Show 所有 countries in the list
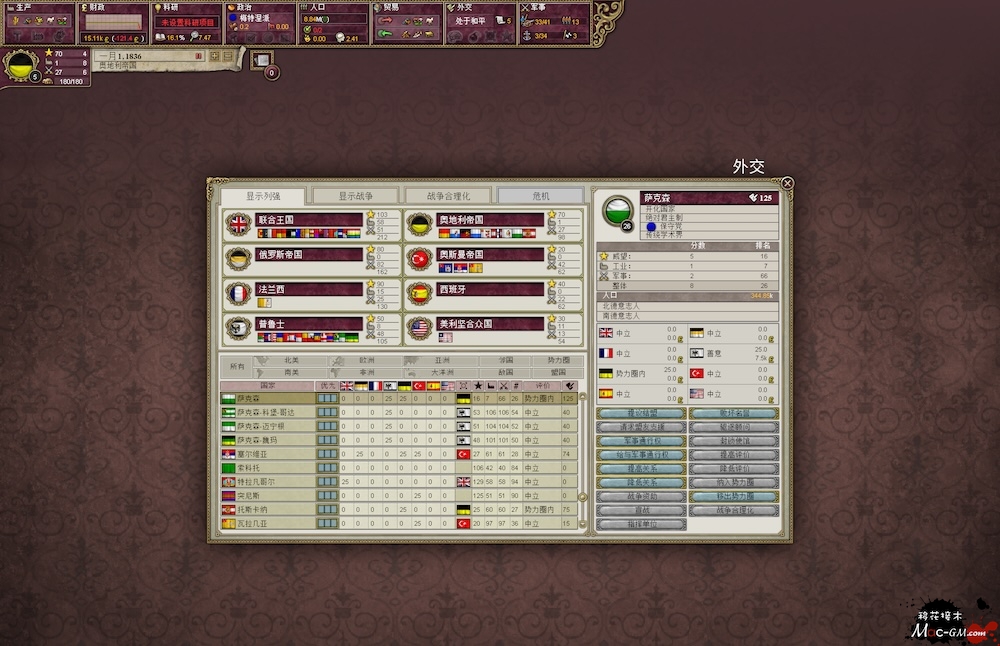1000x646 pixels. 236,366
